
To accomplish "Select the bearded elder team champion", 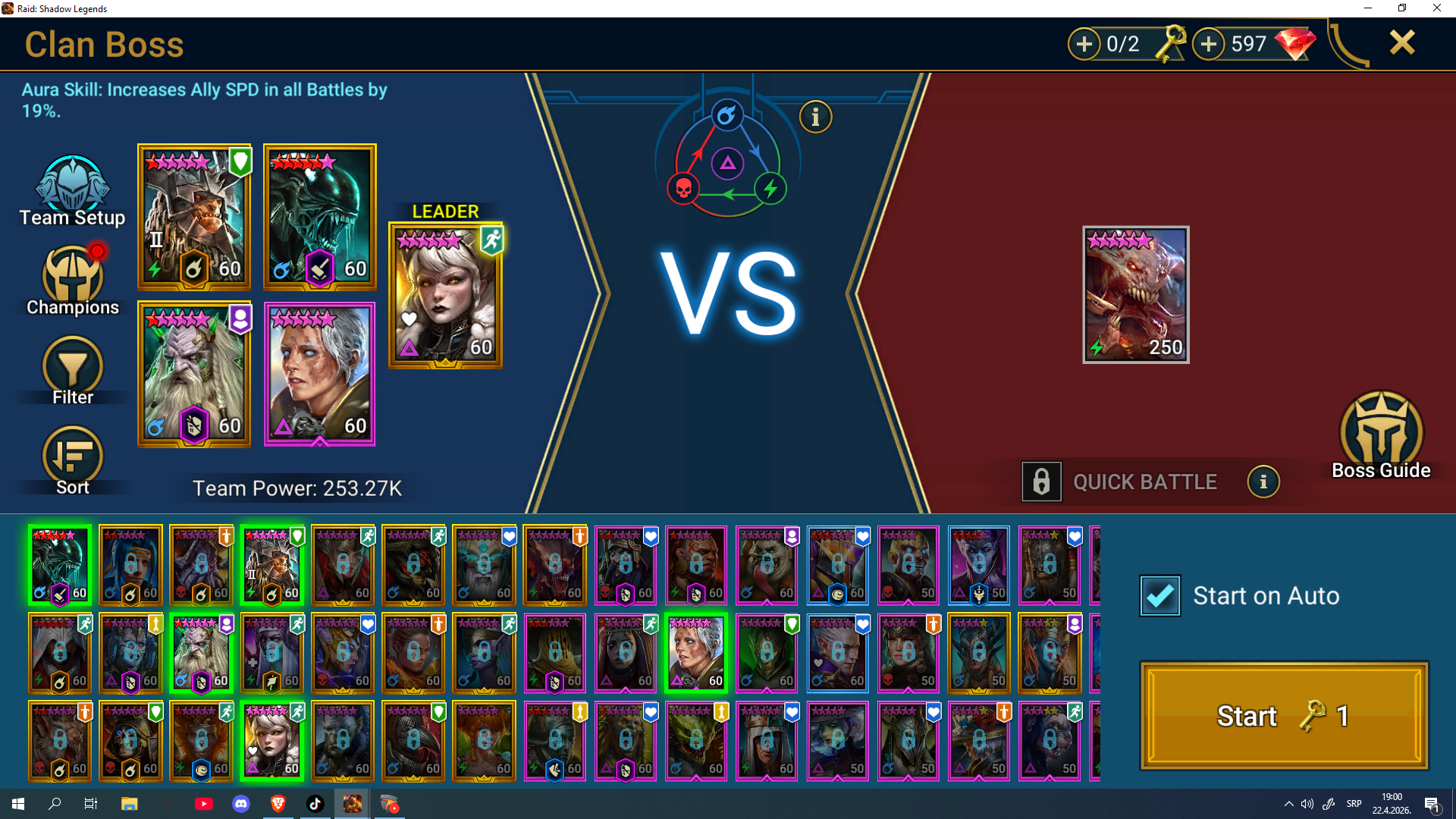I will (194, 375).
